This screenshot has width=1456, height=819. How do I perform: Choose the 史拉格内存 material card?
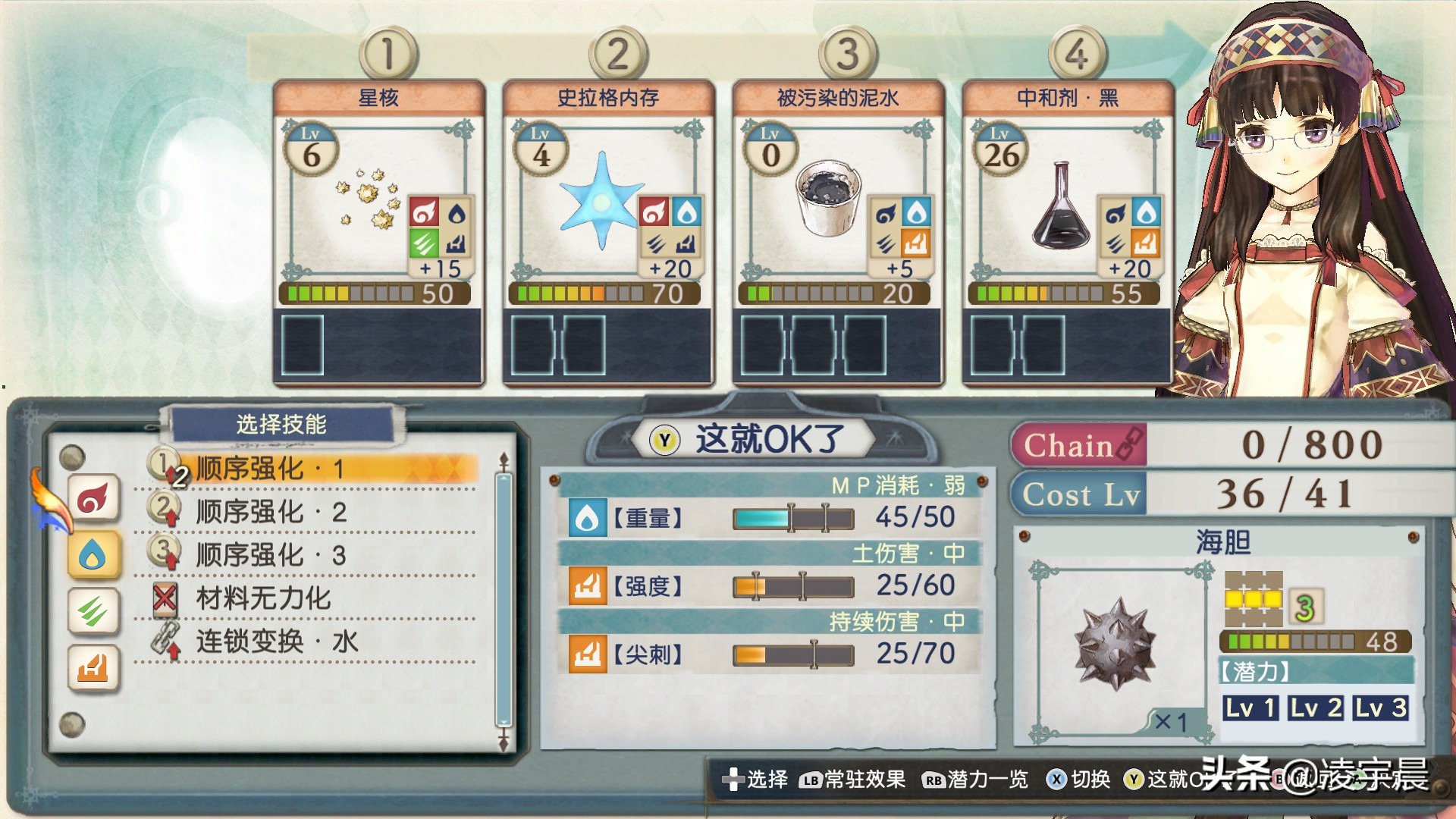608,231
